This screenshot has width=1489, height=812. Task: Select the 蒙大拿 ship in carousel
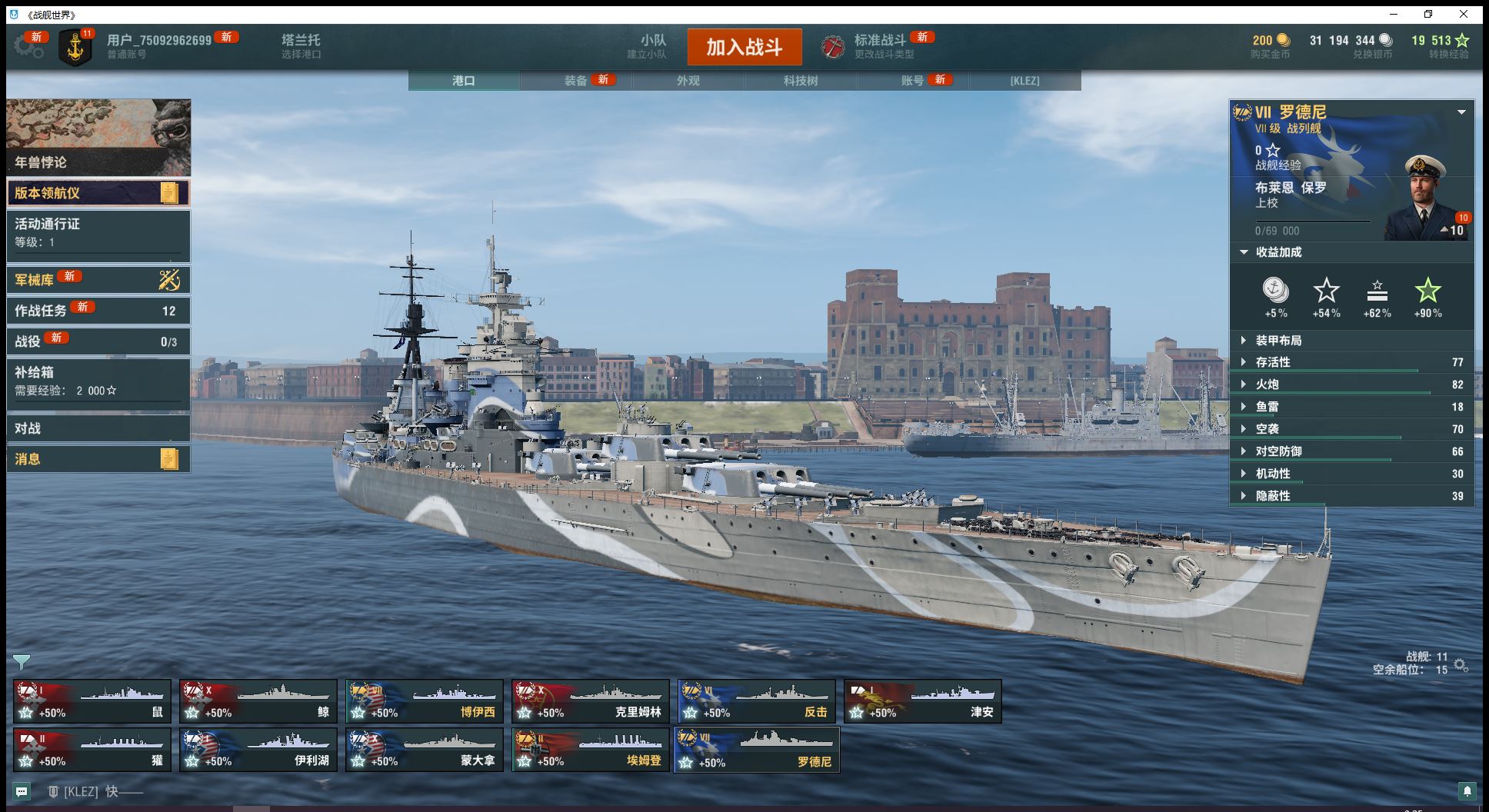click(424, 750)
